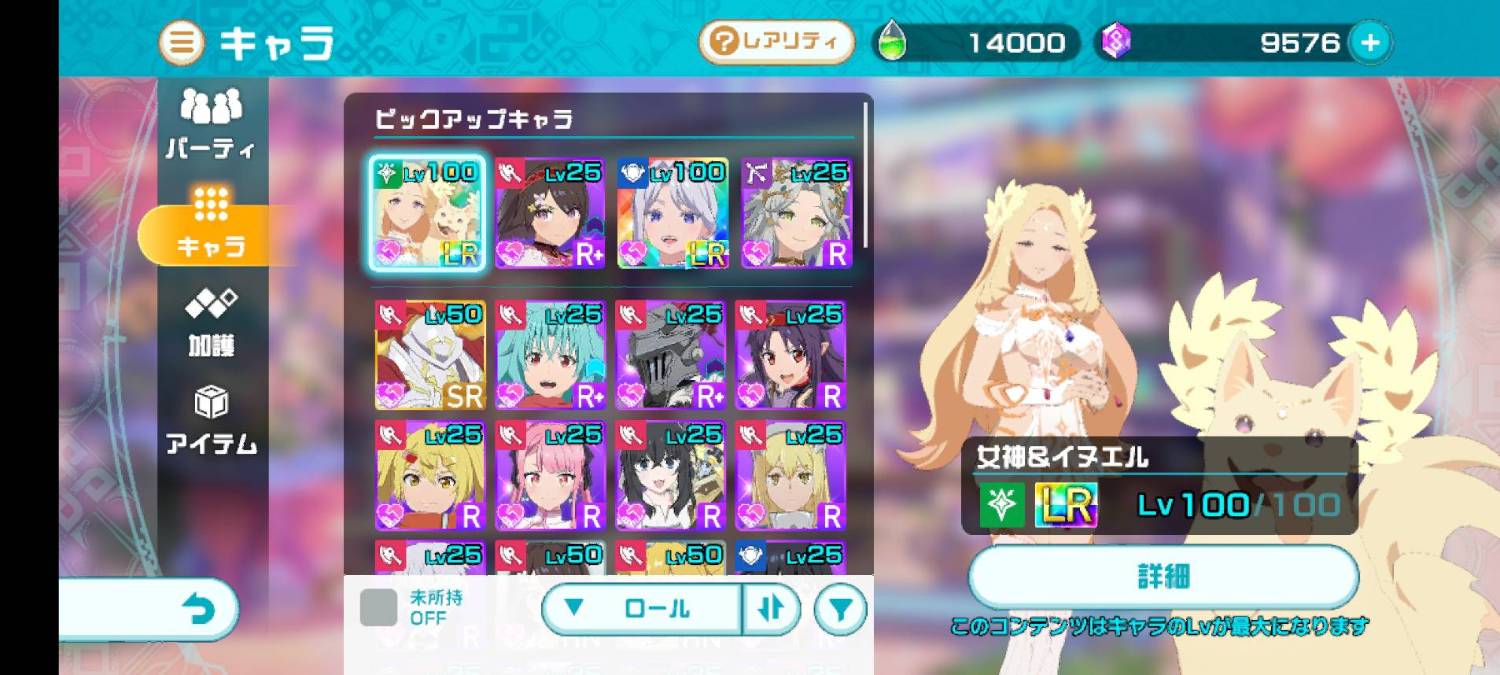Open the 詳細 details button
This screenshot has width=1500, height=675.
[1163, 577]
